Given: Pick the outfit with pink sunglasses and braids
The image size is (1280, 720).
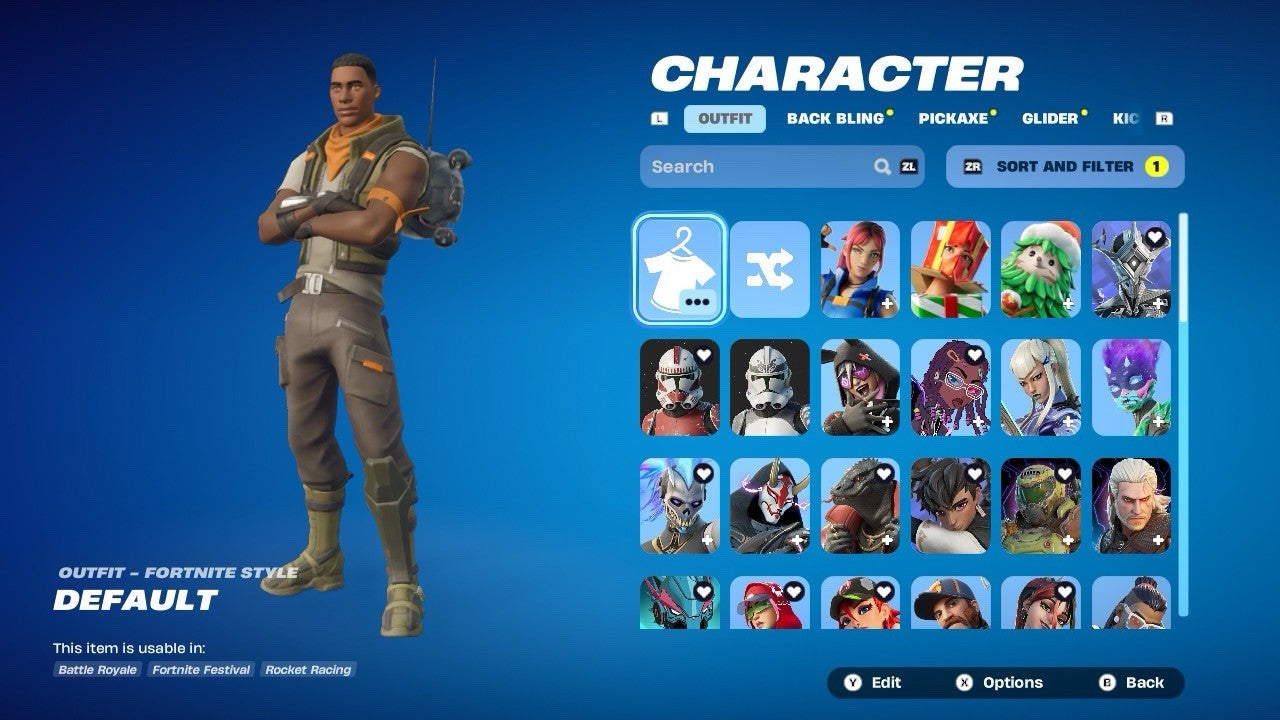Looking at the screenshot, I should (951, 388).
